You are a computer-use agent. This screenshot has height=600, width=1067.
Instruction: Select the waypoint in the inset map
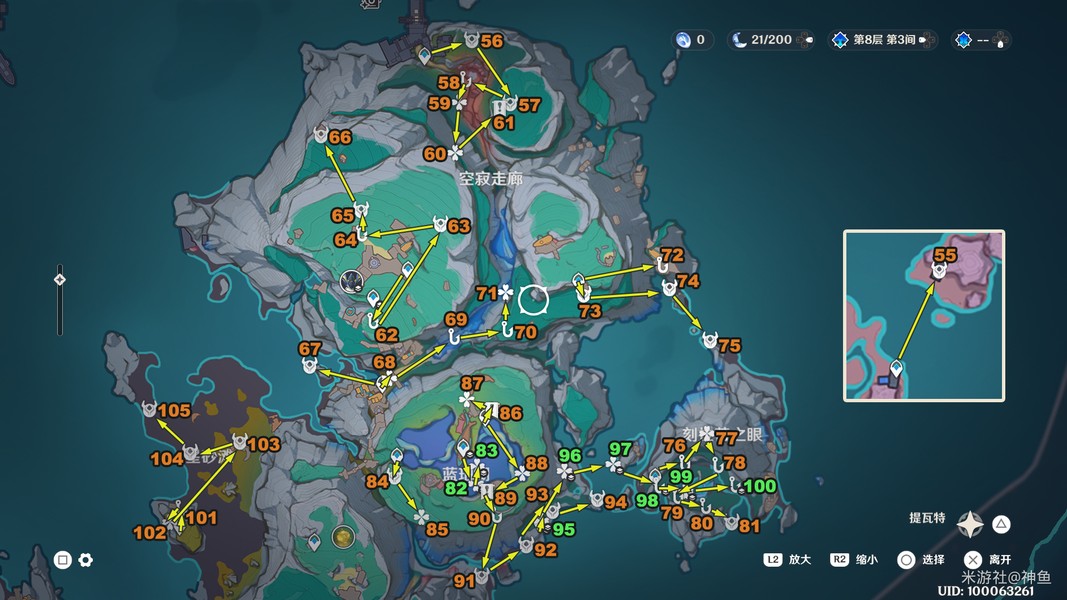pos(897,369)
